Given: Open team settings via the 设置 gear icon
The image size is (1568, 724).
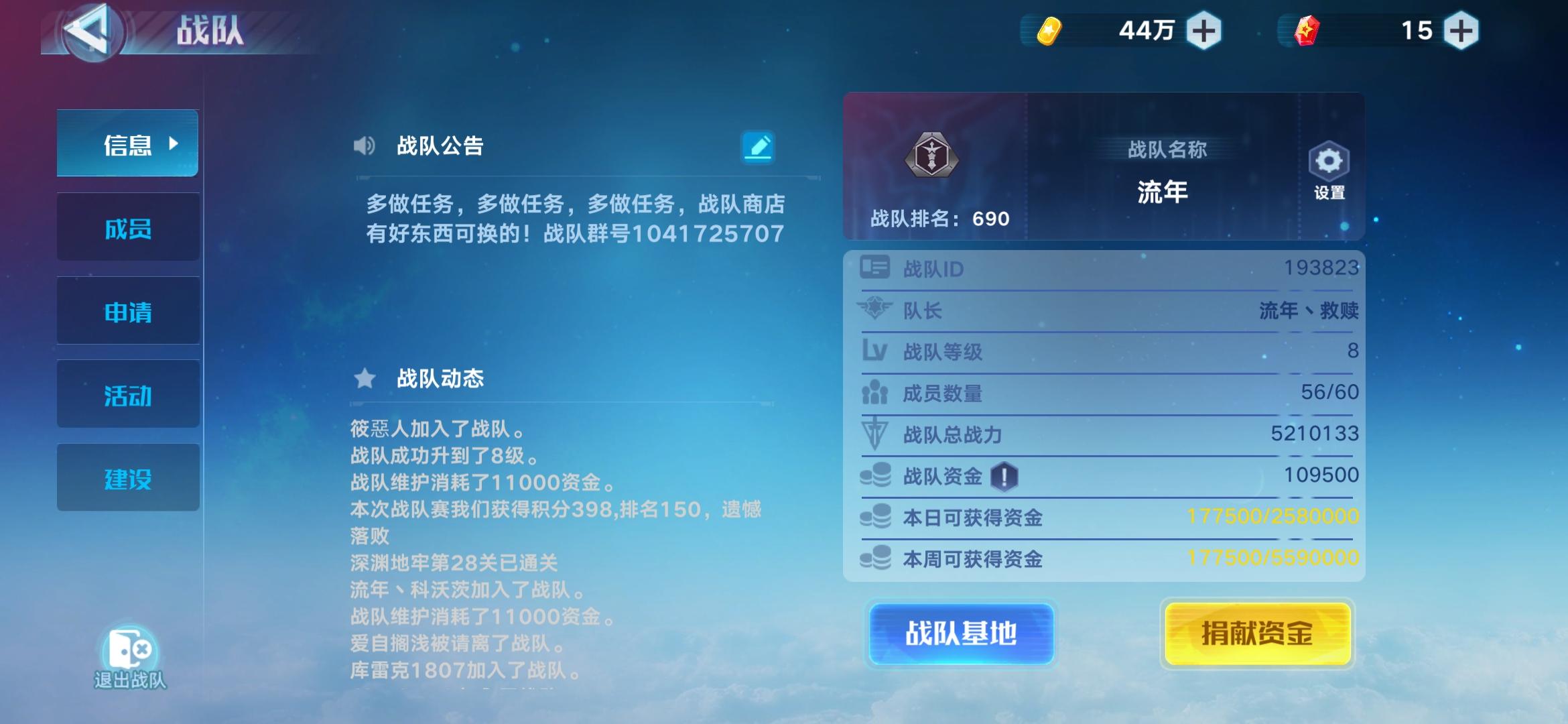Looking at the screenshot, I should (1329, 161).
